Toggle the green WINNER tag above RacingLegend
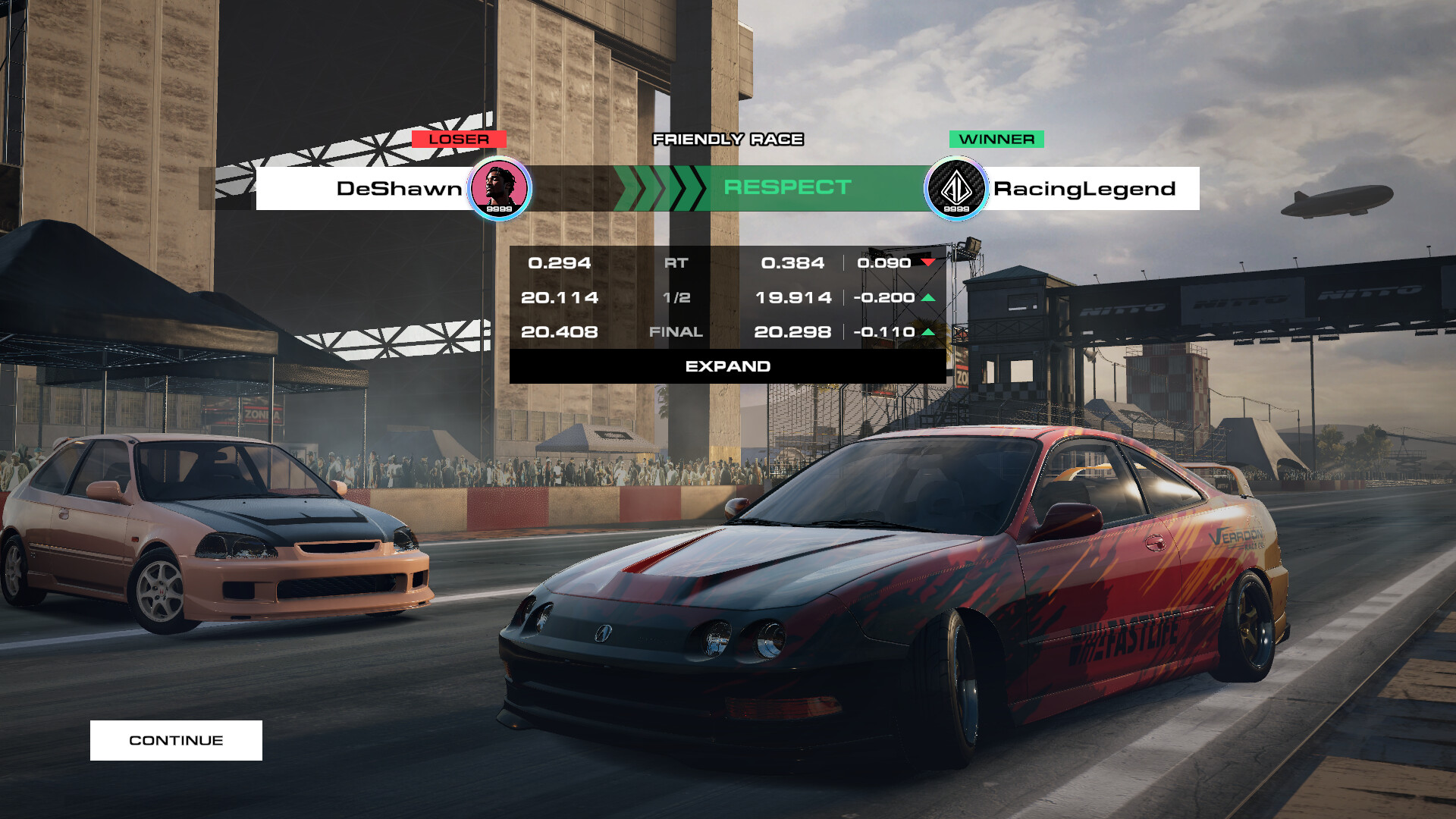 tap(996, 139)
